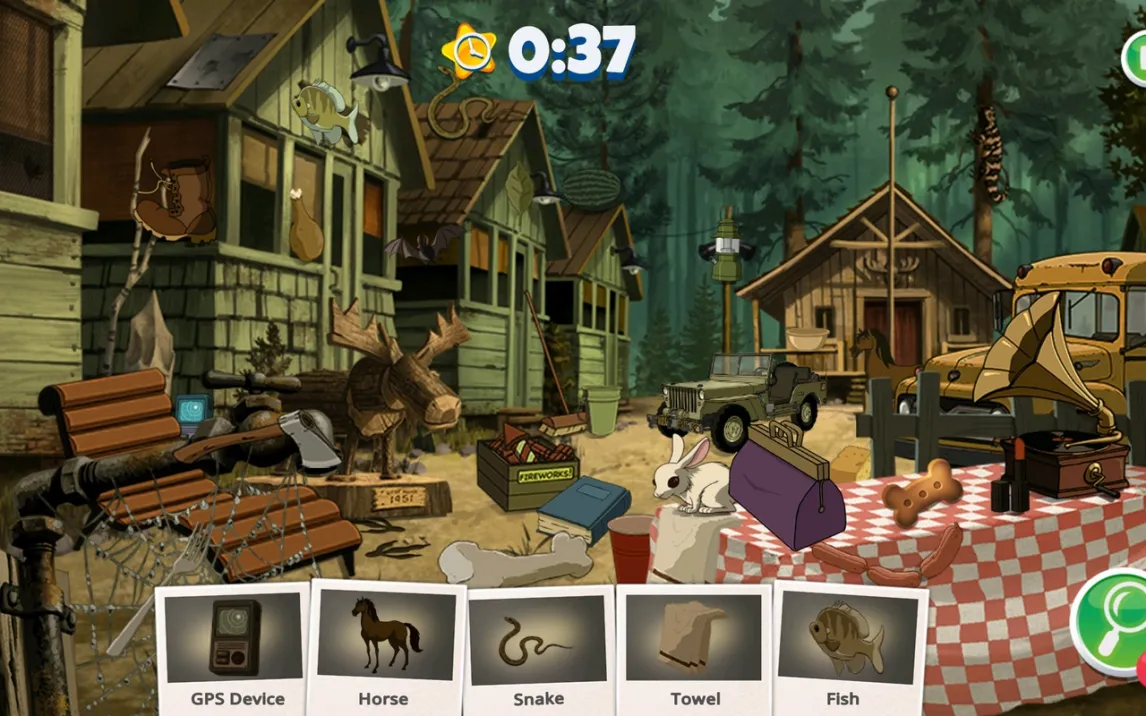Pick the Snake clue card
The image size is (1146, 716).
coord(538,648)
